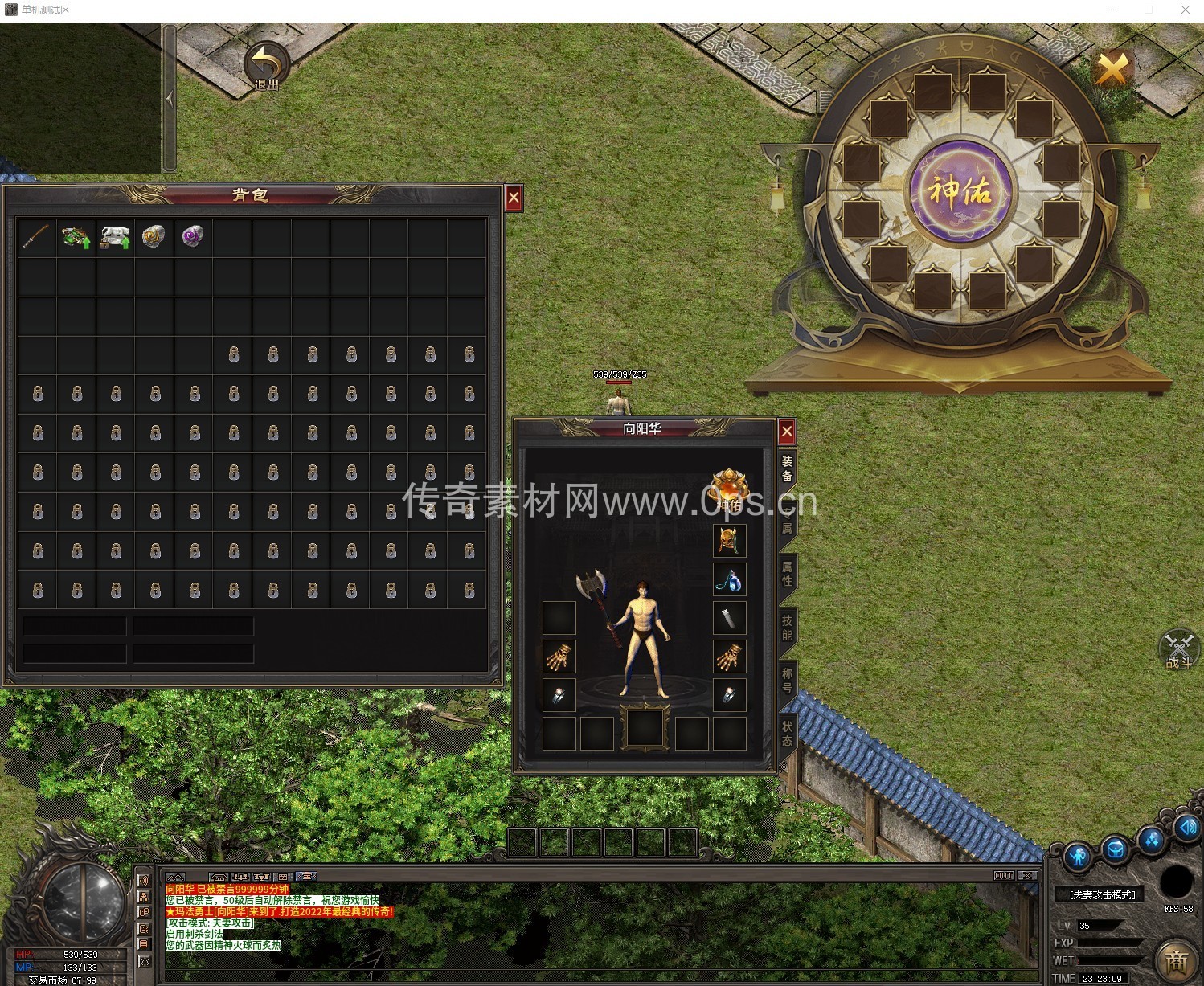Switch to the 属性 attributes tab
Screen dimensions: 1204x986
(x=787, y=573)
